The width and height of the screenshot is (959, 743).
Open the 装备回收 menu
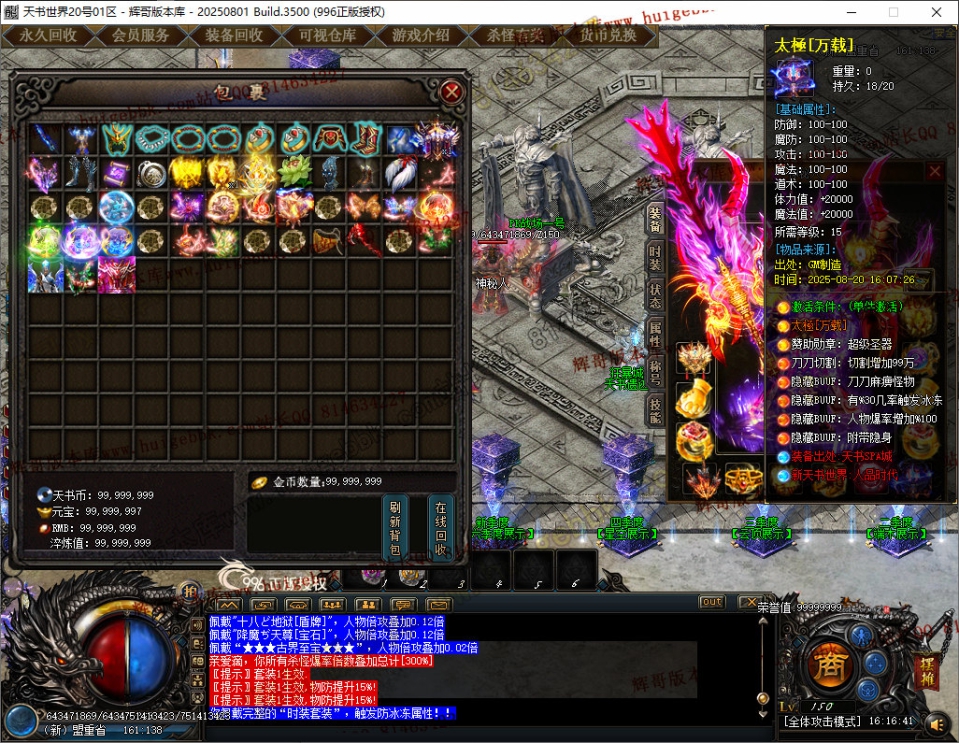click(234, 35)
